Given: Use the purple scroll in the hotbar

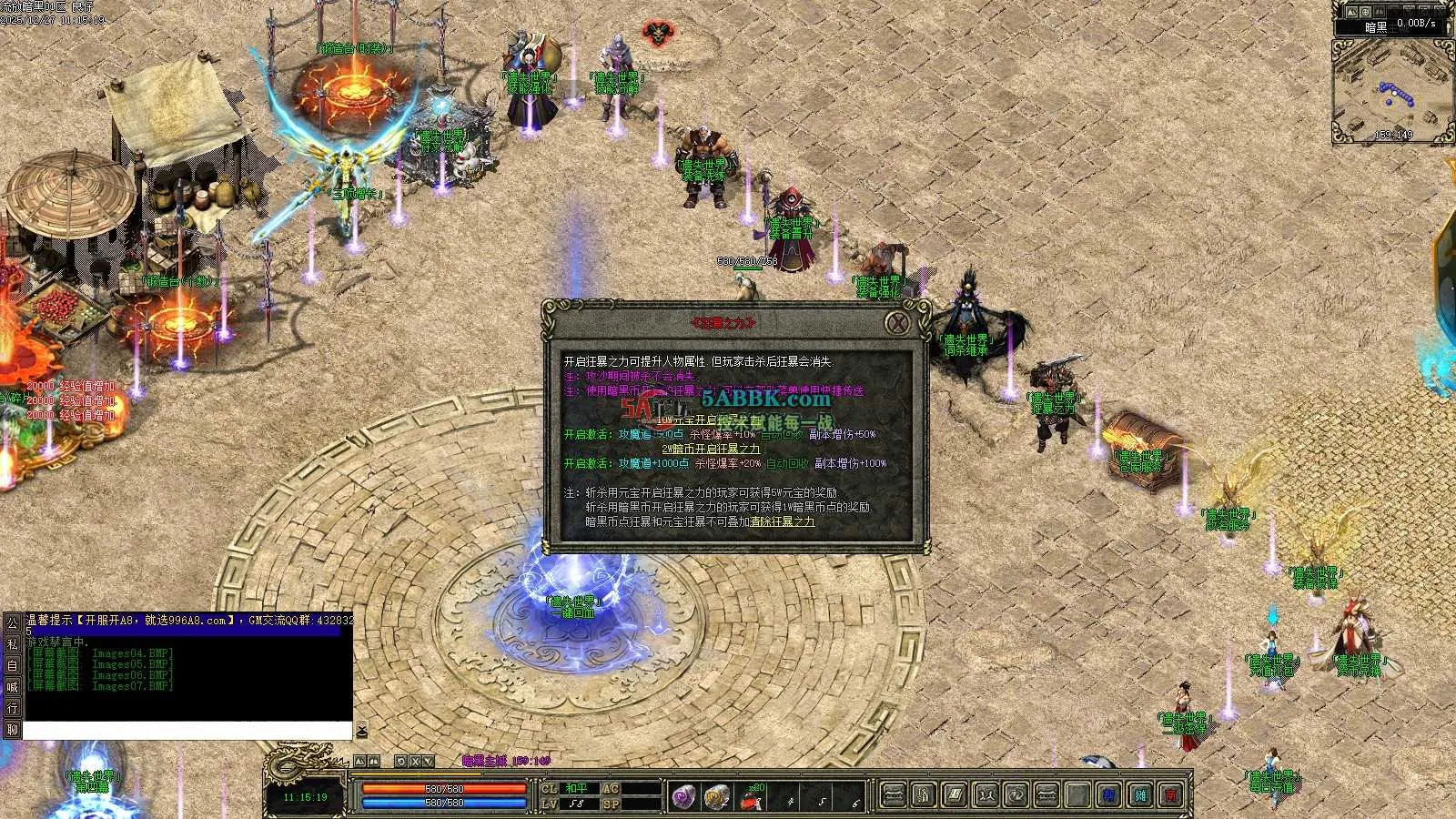Looking at the screenshot, I should click(x=684, y=797).
